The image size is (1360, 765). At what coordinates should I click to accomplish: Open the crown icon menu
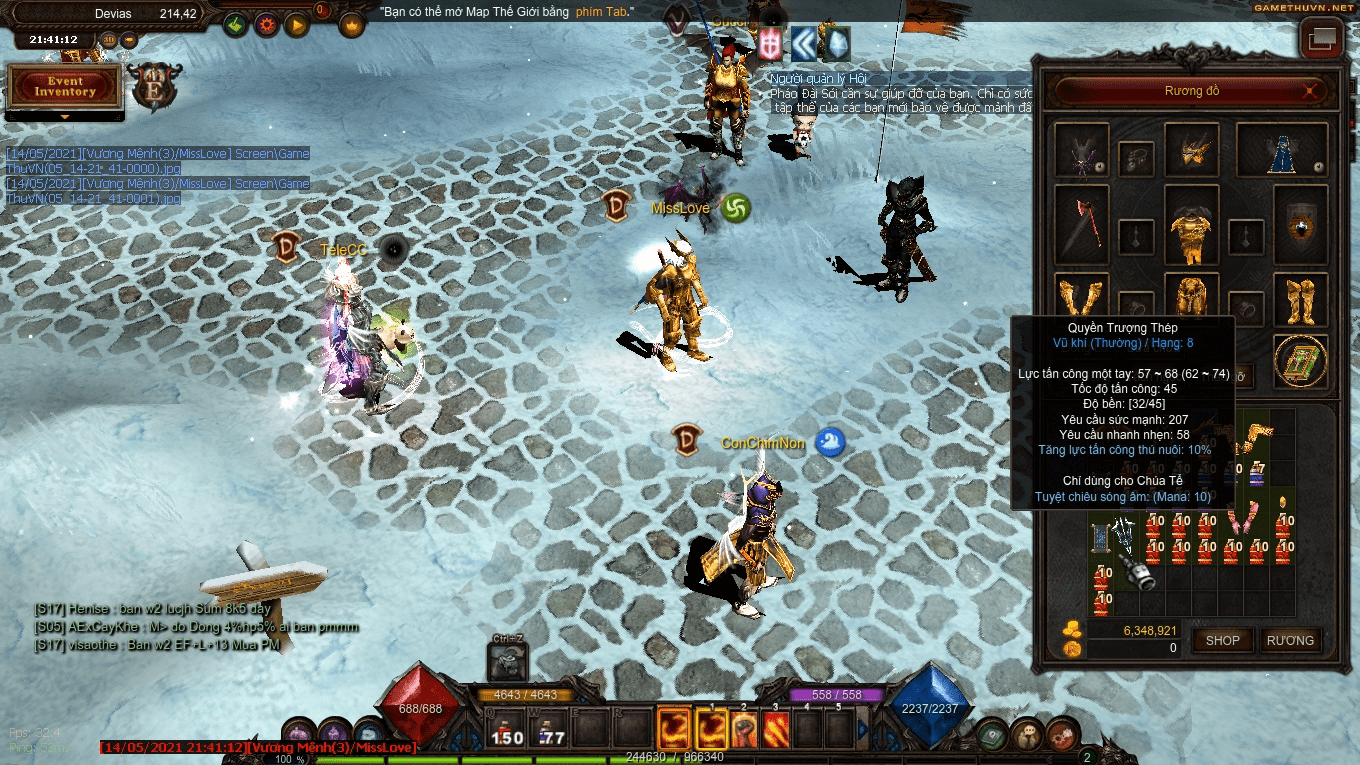pyautogui.click(x=352, y=25)
